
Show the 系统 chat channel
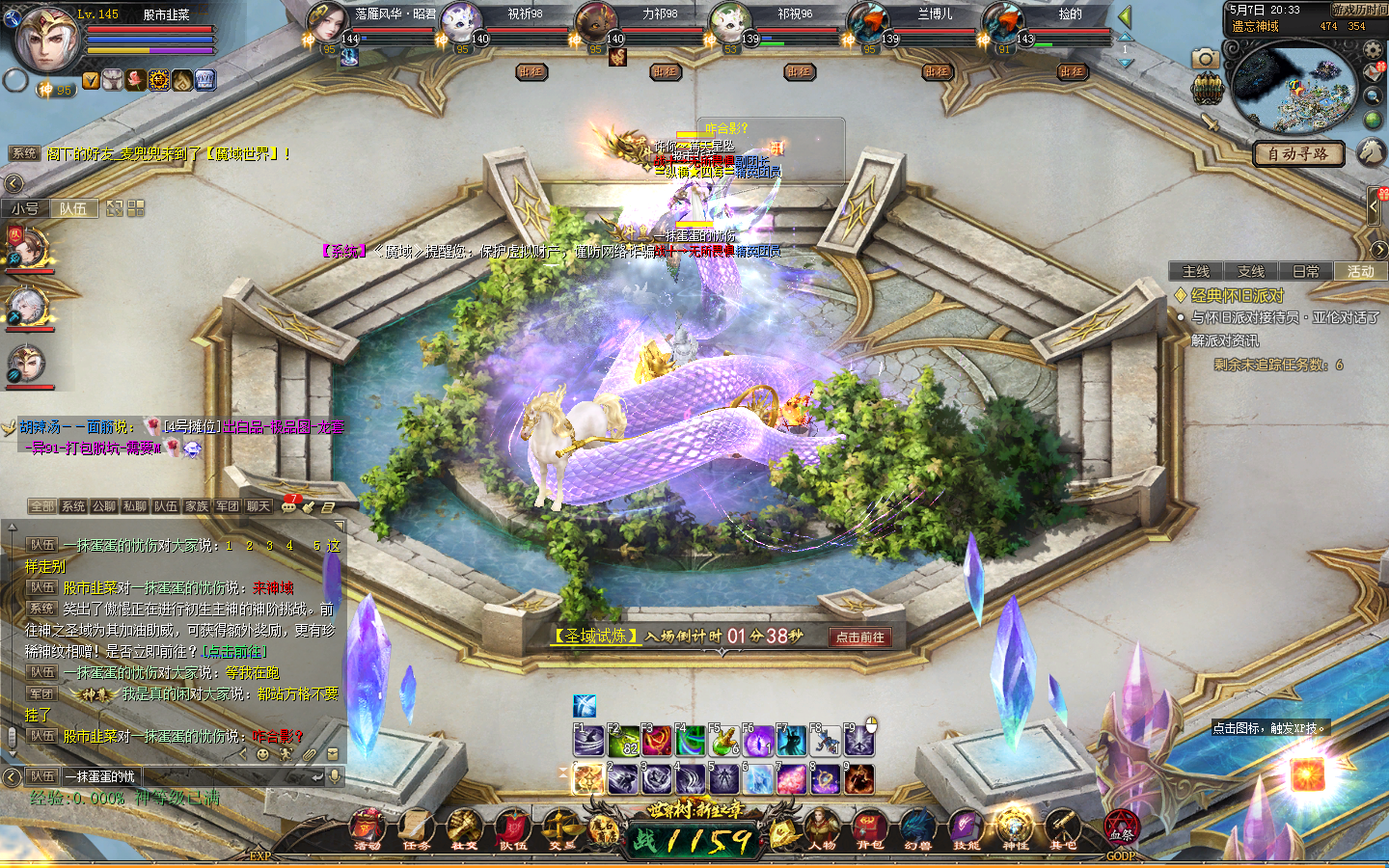pos(73,506)
